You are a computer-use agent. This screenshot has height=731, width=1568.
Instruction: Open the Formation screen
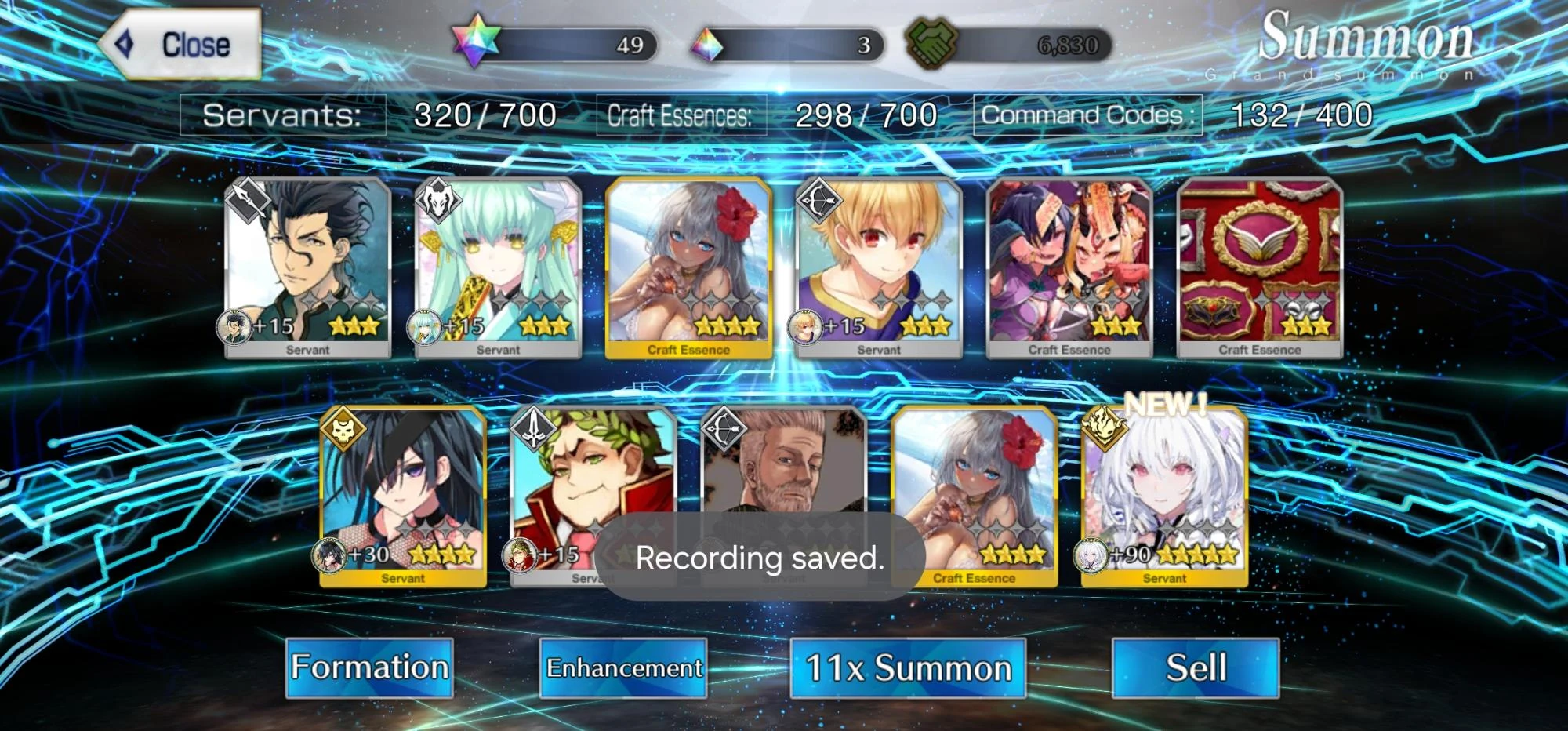click(368, 668)
